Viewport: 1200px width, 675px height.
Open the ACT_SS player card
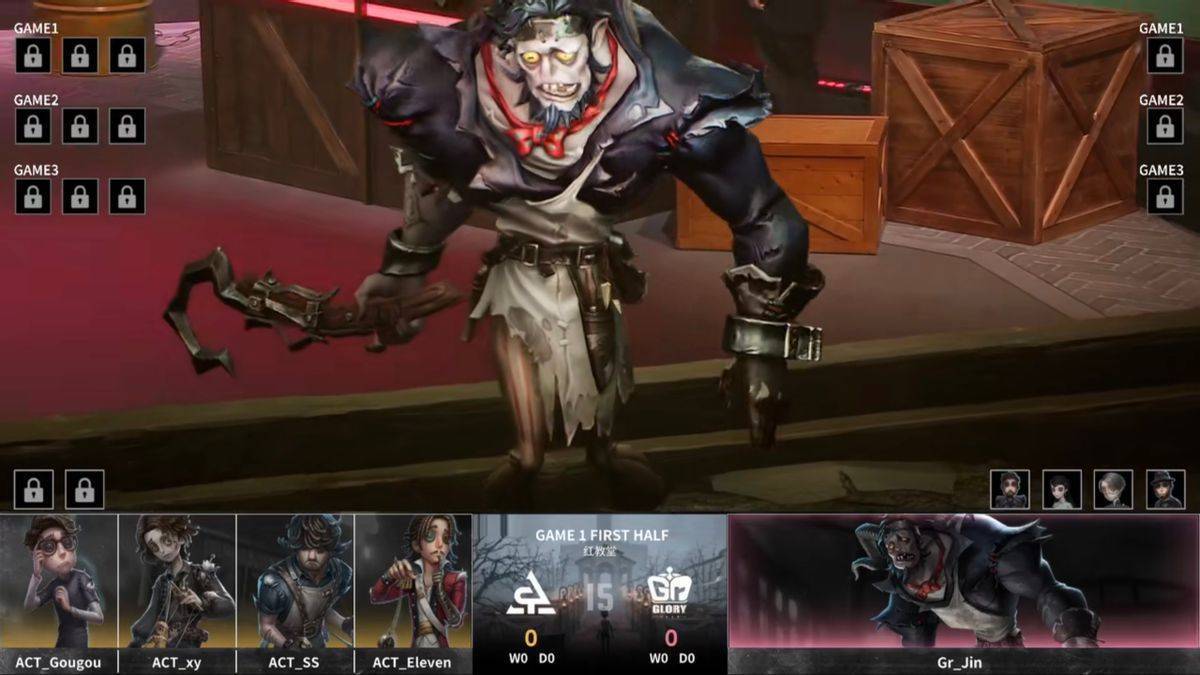click(295, 592)
